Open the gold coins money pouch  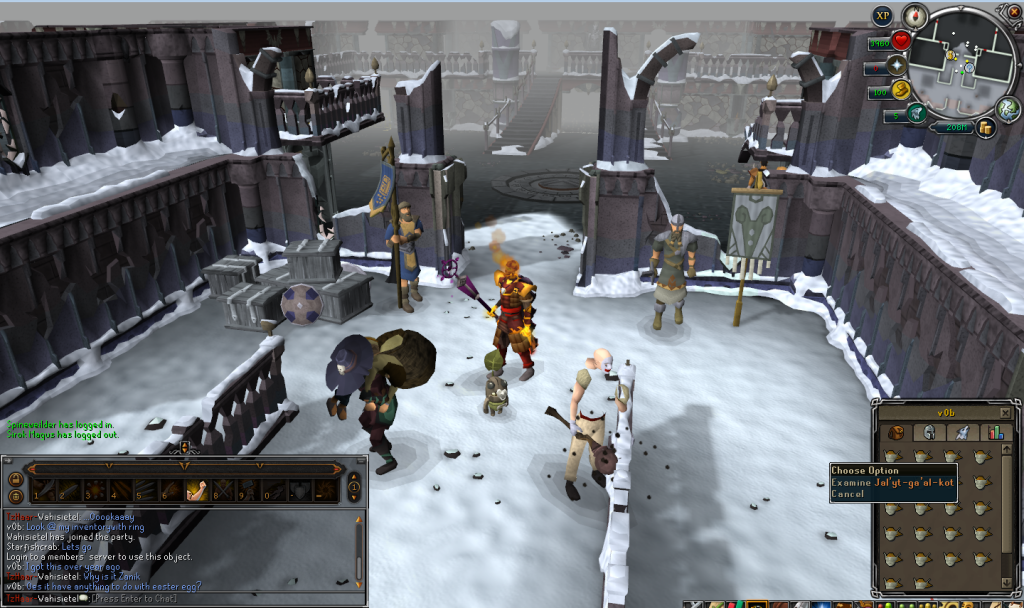985,127
